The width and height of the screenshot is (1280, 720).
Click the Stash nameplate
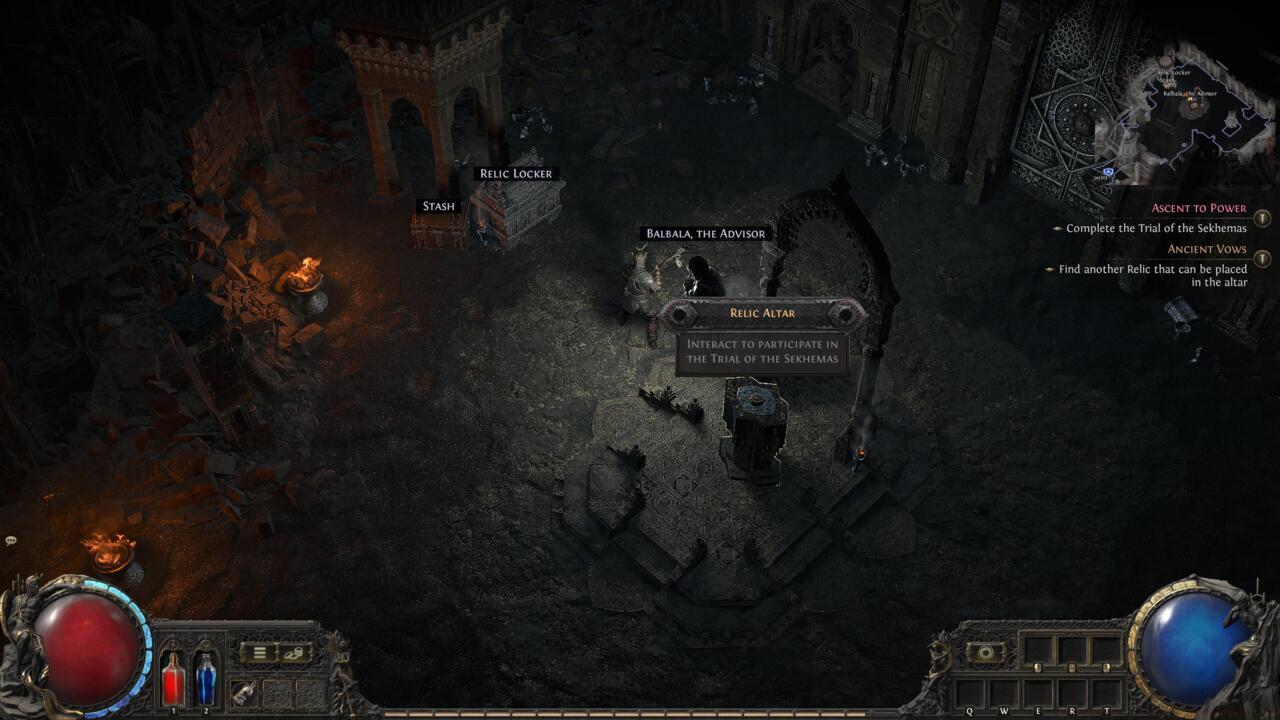tap(438, 206)
